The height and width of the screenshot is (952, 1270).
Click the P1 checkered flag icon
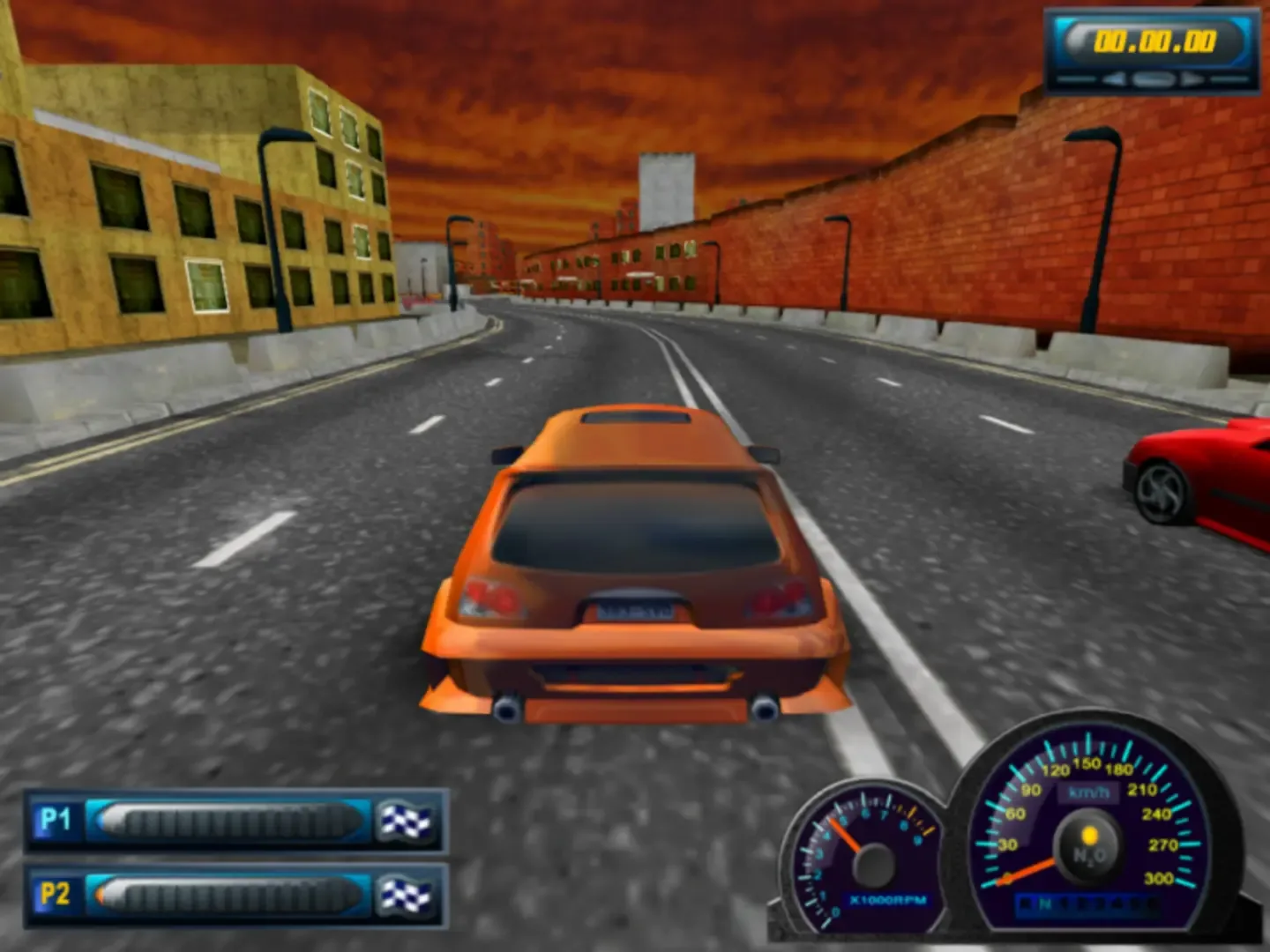(407, 821)
